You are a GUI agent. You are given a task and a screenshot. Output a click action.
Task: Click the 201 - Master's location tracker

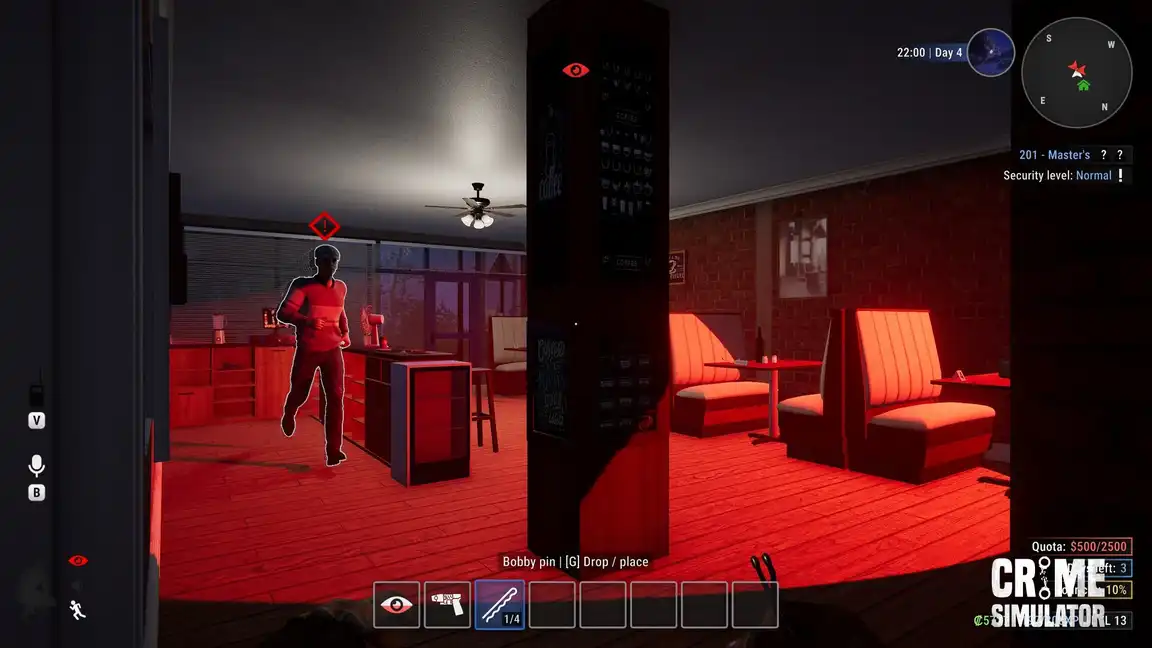pos(1054,155)
